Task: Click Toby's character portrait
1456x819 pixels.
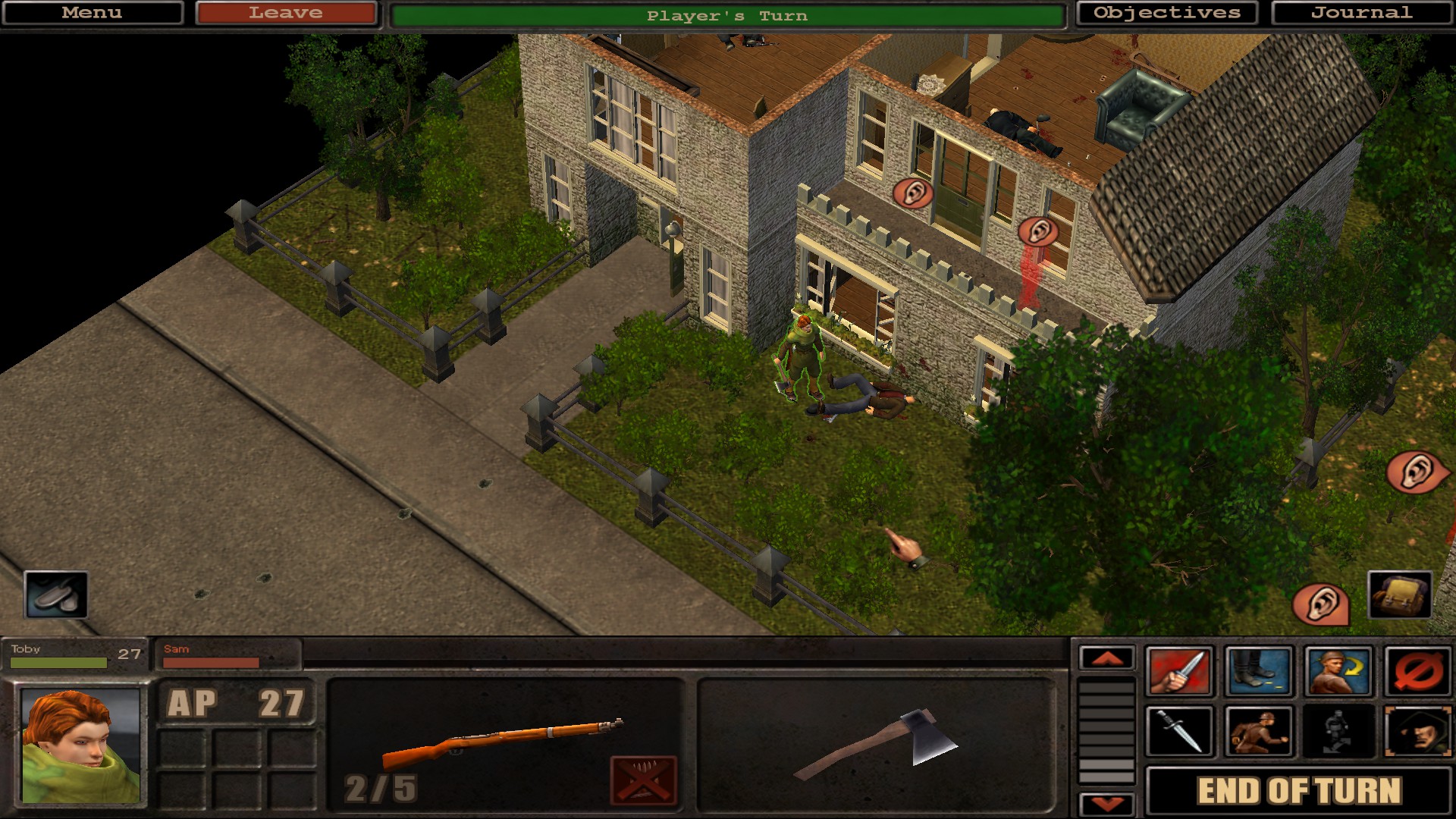Action: [80, 747]
